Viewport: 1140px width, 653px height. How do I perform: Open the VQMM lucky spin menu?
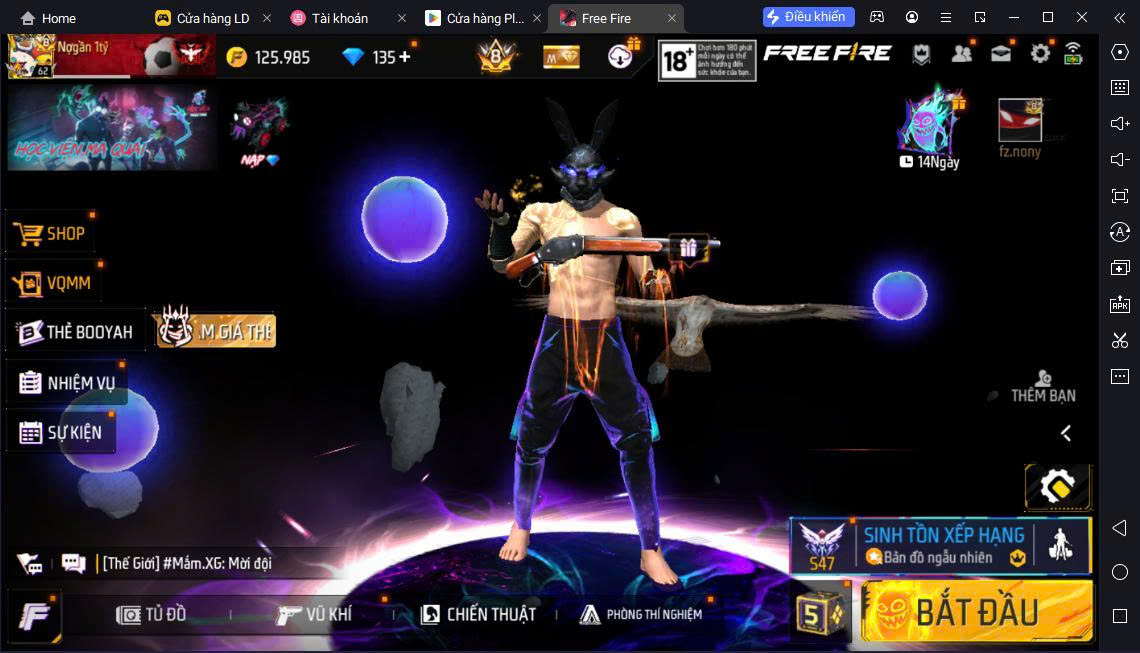[55, 283]
